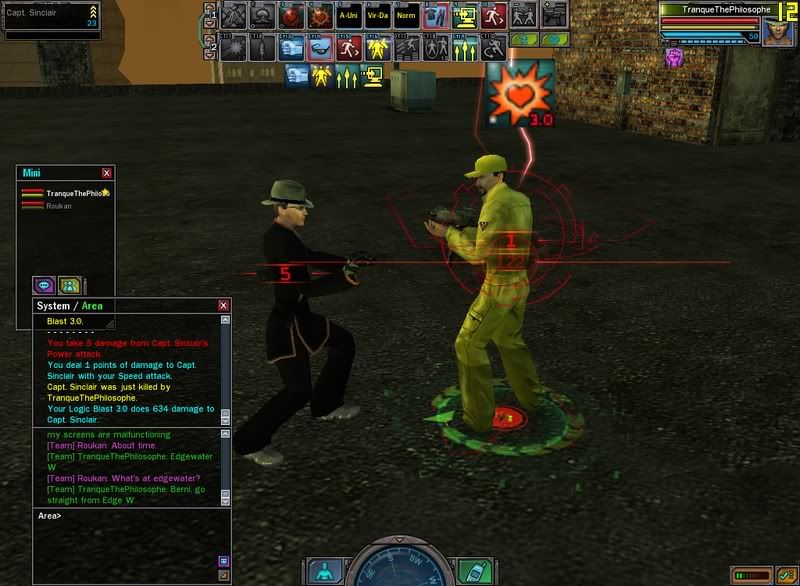Open the cell phone button beside the compass
The image size is (800, 586).
tap(475, 571)
